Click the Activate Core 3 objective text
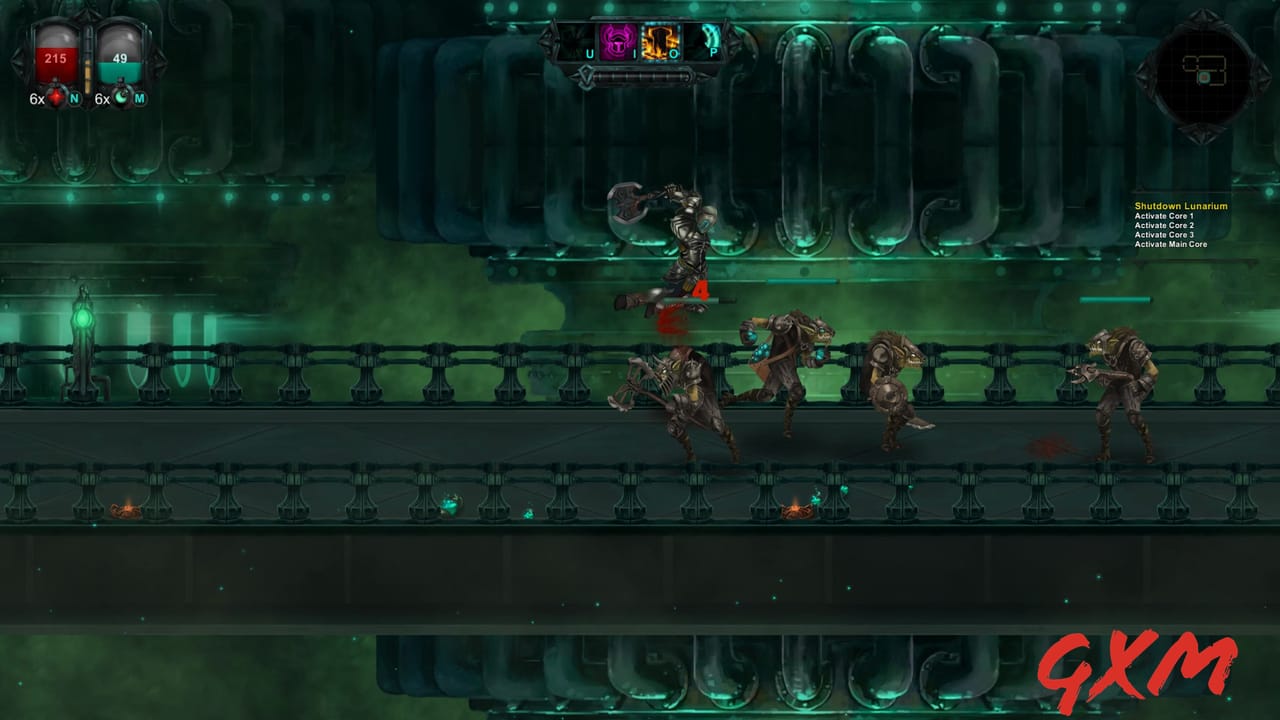The image size is (1280, 720). click(x=1163, y=233)
